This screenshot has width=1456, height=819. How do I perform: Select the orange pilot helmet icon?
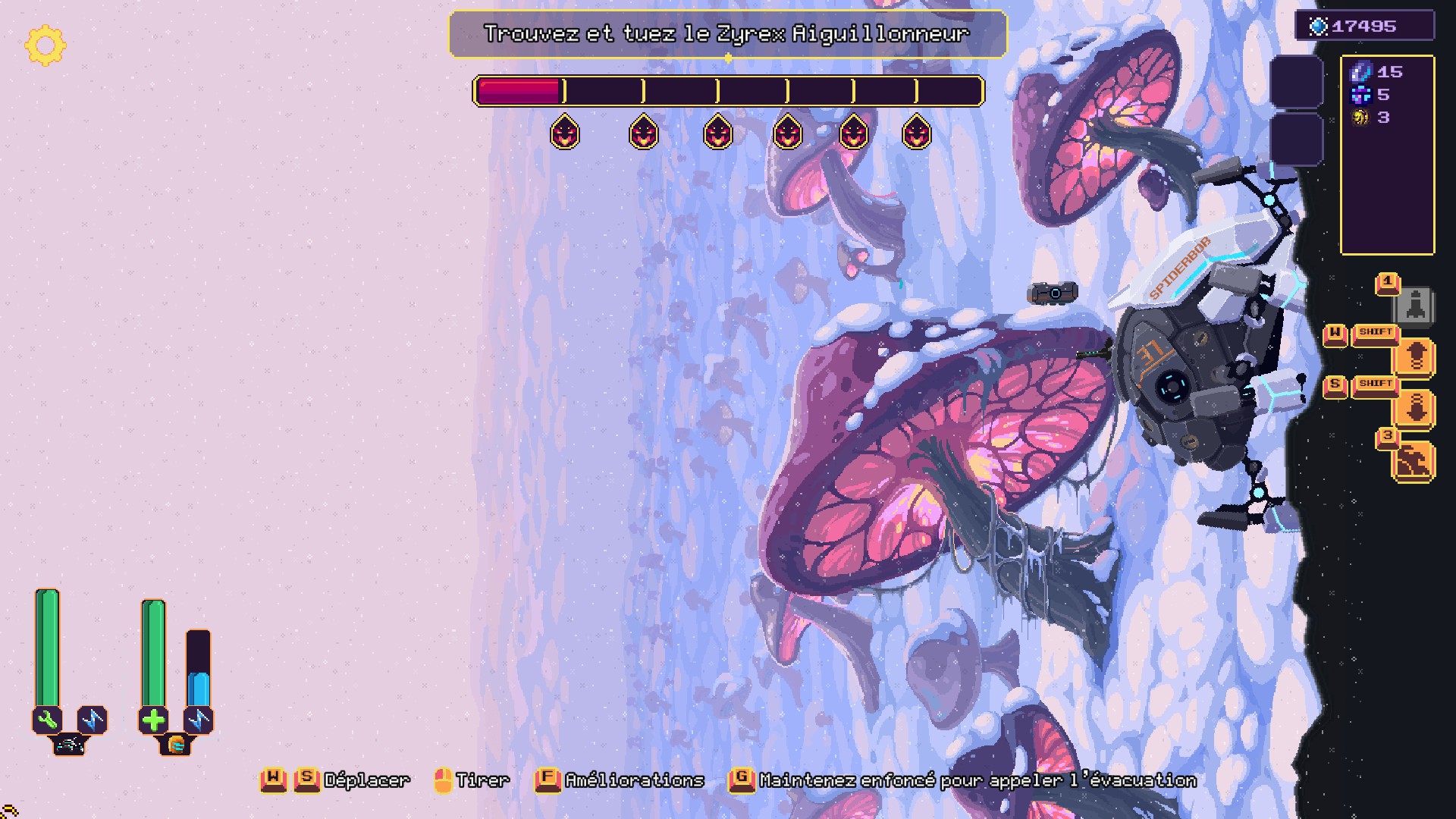pos(176,745)
